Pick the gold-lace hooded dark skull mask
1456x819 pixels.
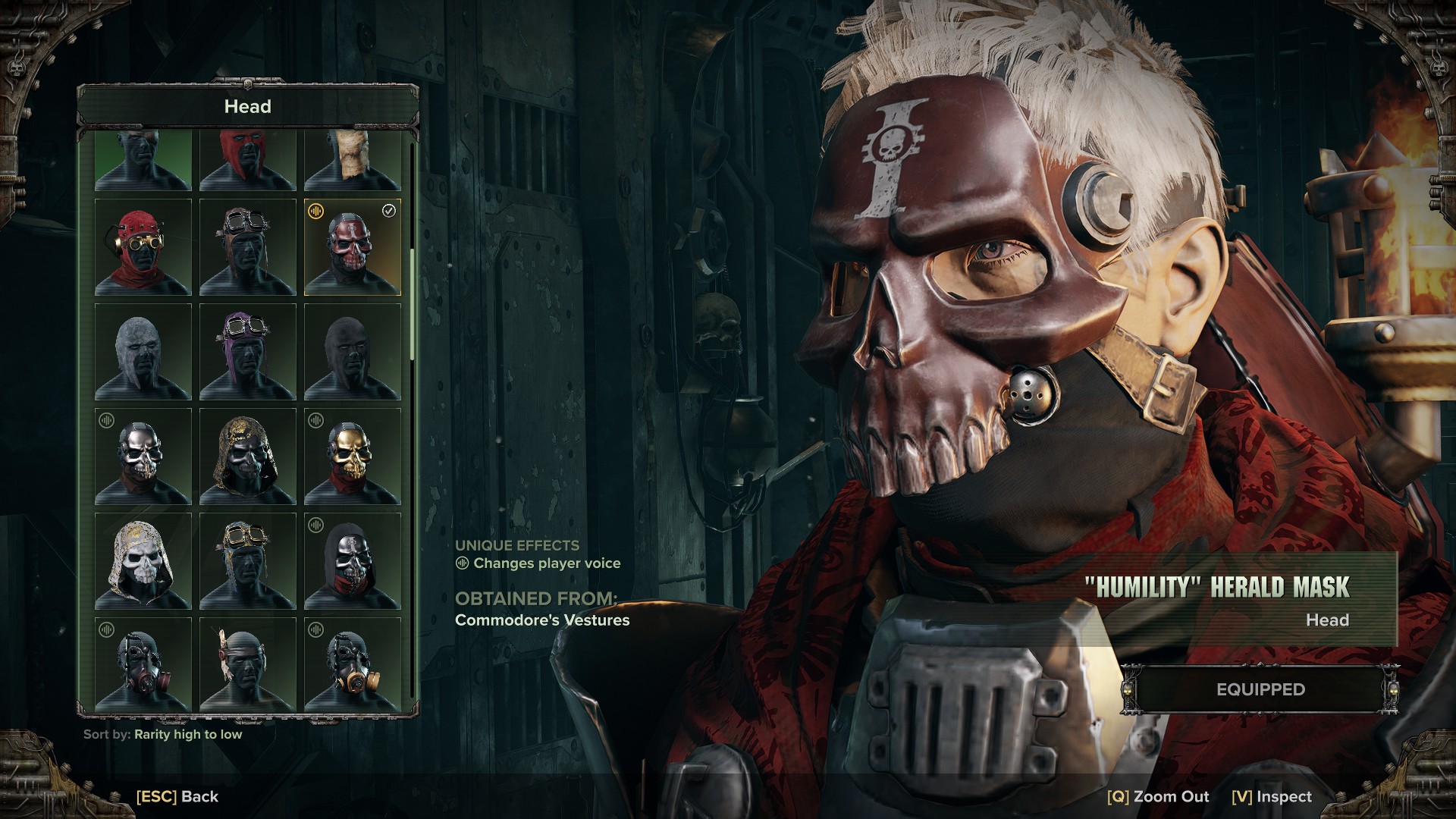(247, 457)
